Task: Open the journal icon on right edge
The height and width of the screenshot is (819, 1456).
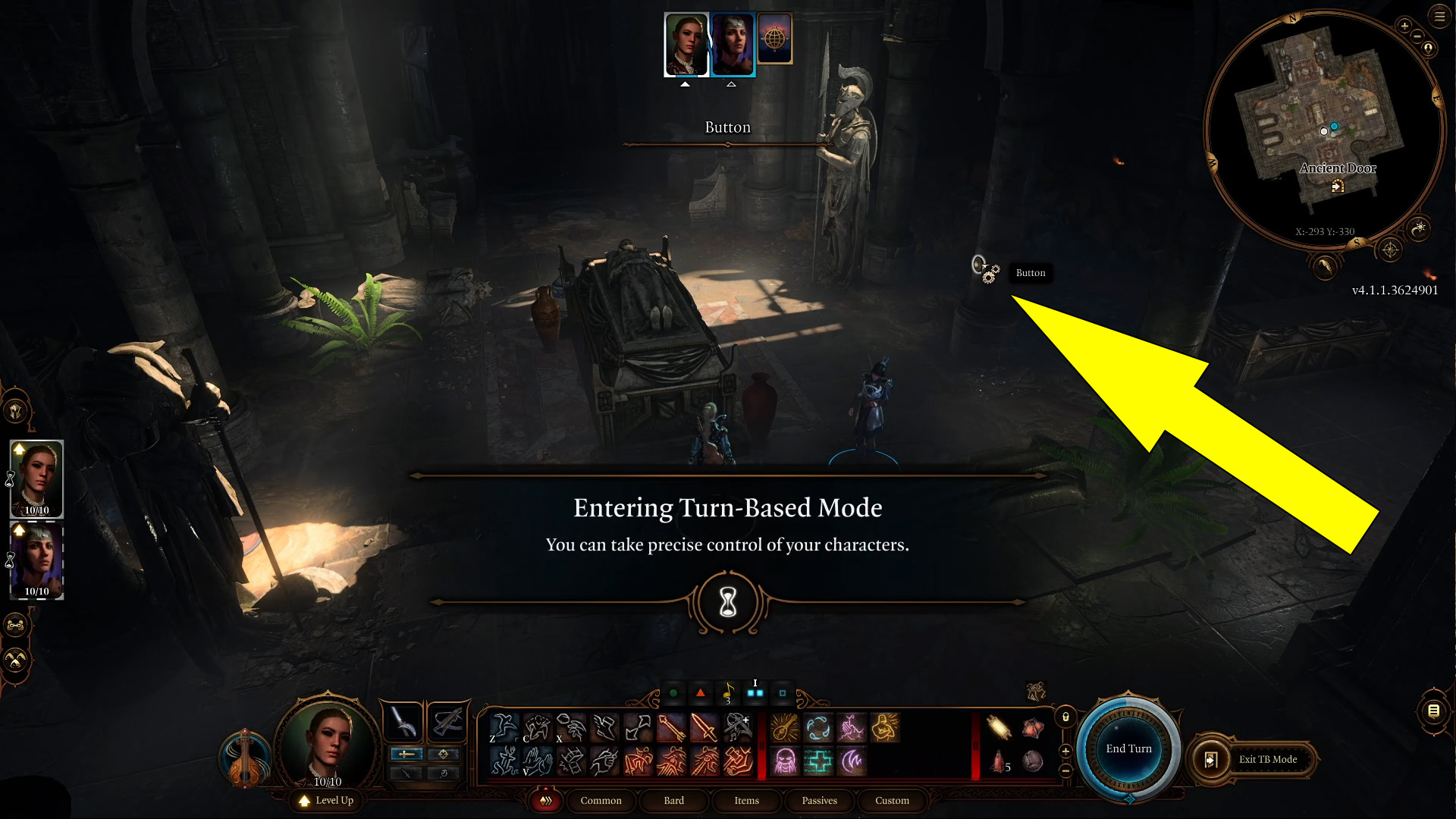Action: (x=1433, y=710)
